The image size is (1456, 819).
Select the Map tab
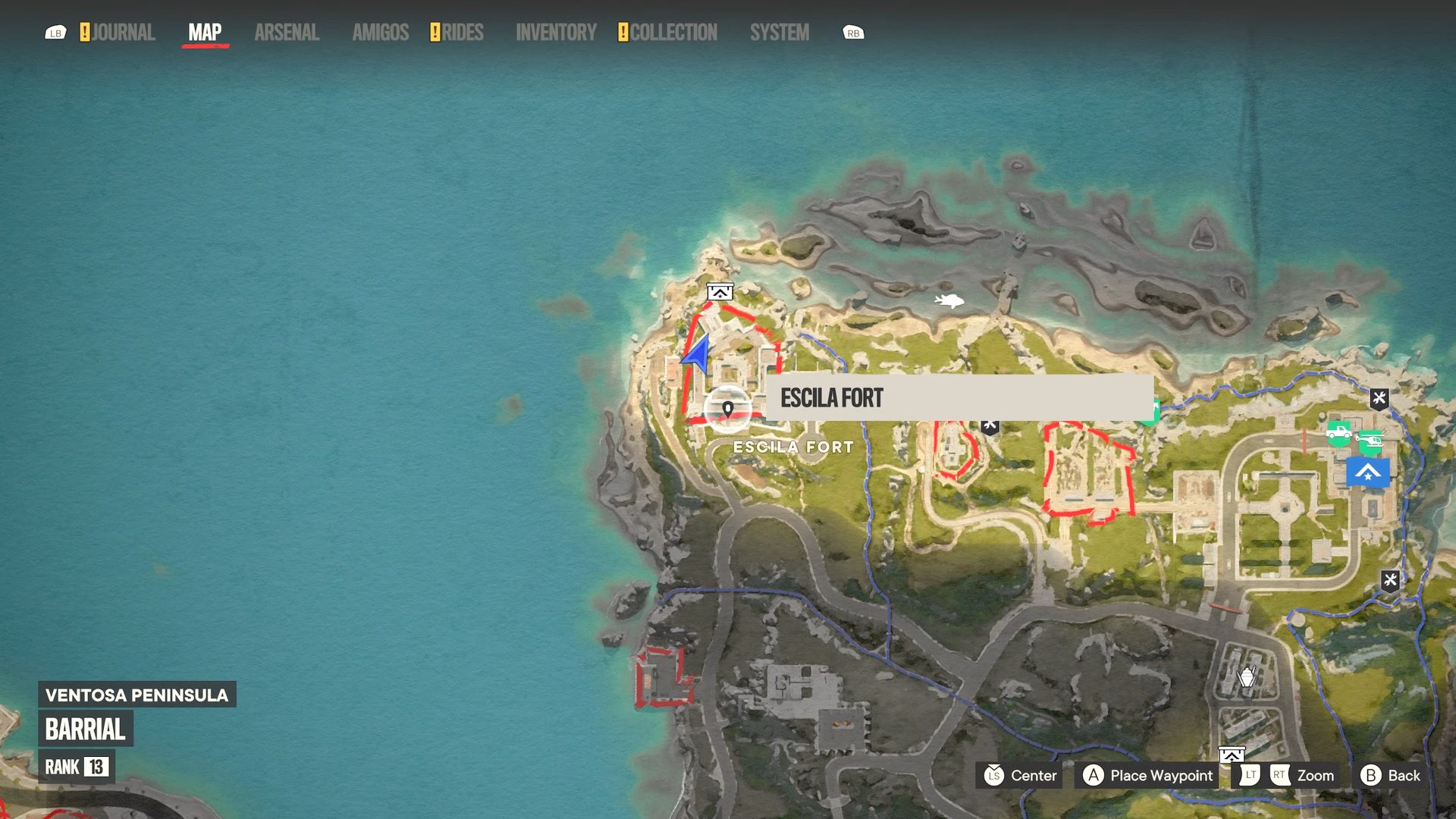[x=205, y=33]
